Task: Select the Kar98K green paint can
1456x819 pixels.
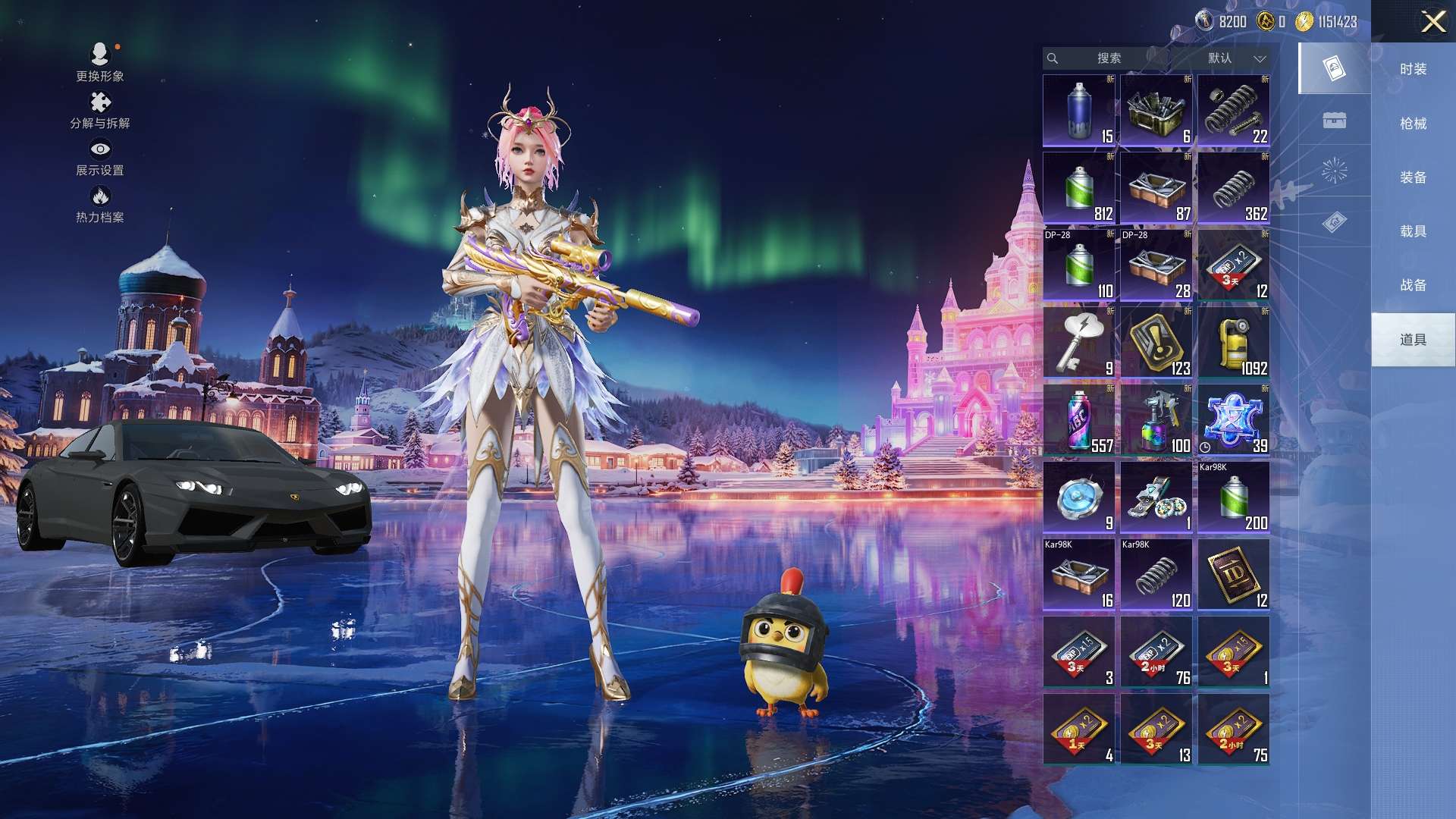Action: click(x=1234, y=497)
